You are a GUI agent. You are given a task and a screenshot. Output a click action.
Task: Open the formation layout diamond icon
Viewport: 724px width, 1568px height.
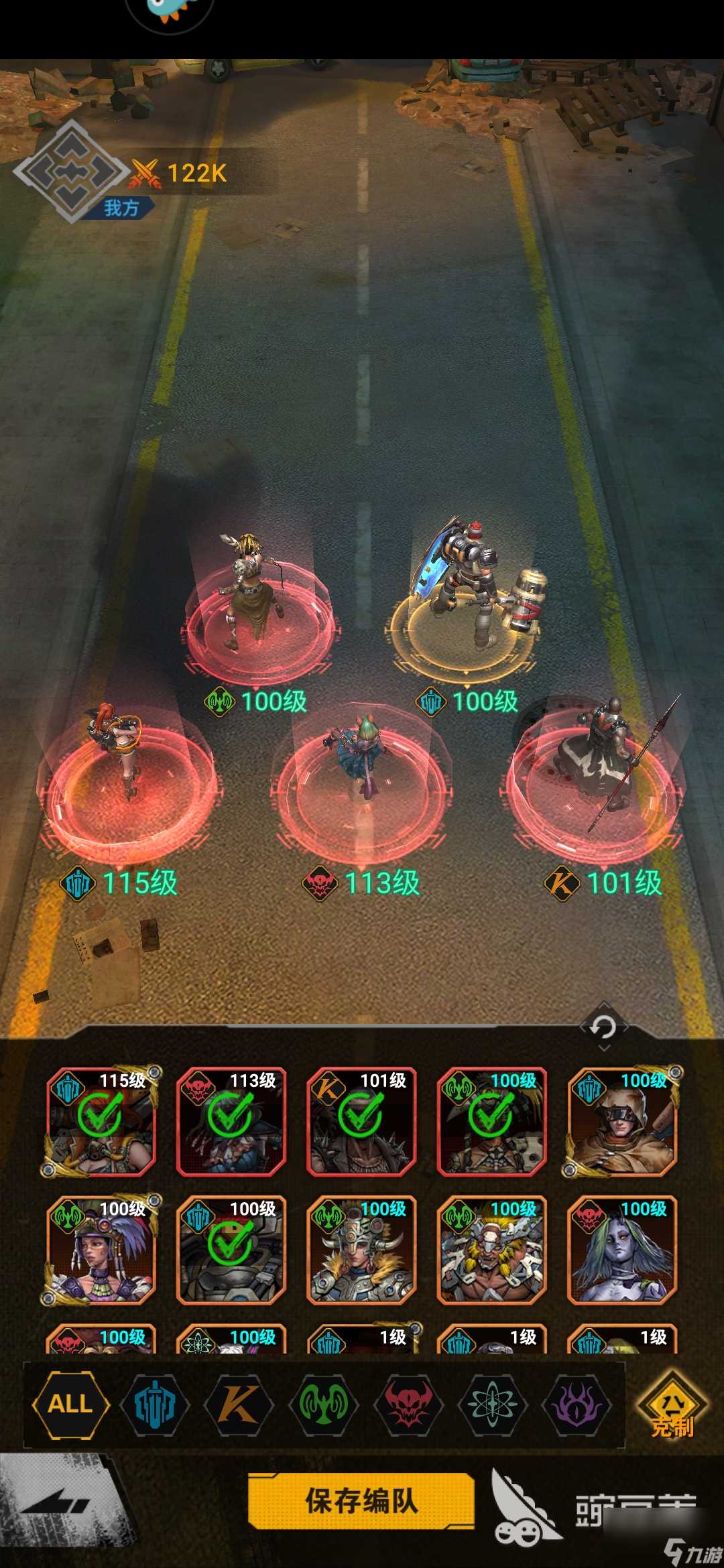70,171
